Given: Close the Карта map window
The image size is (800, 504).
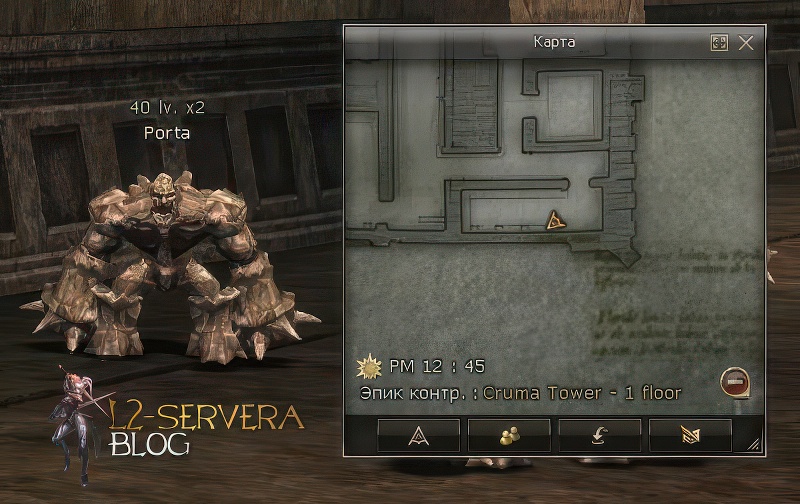Looking at the screenshot, I should click(x=746, y=43).
